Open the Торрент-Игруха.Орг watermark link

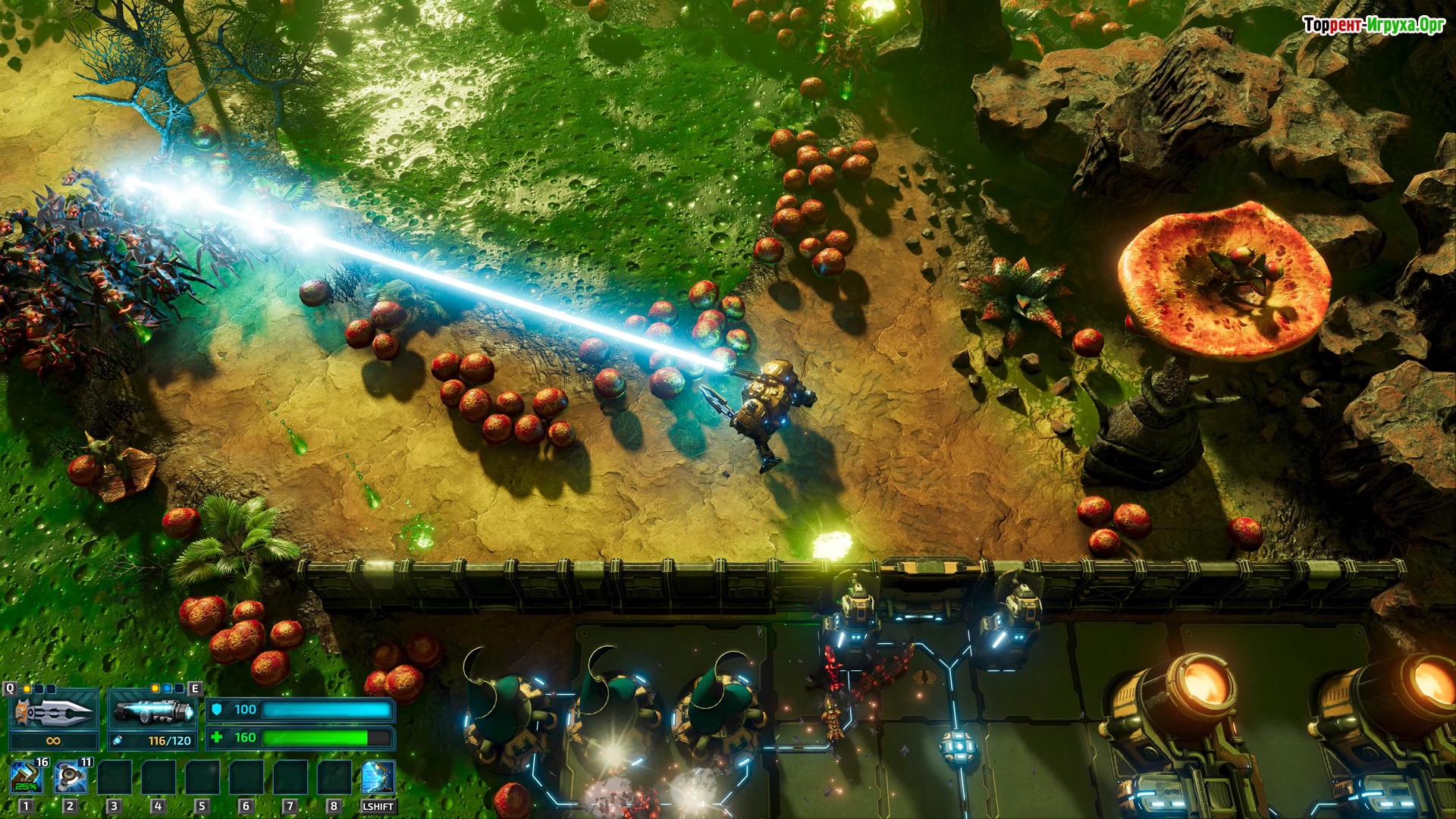[x=1373, y=25]
